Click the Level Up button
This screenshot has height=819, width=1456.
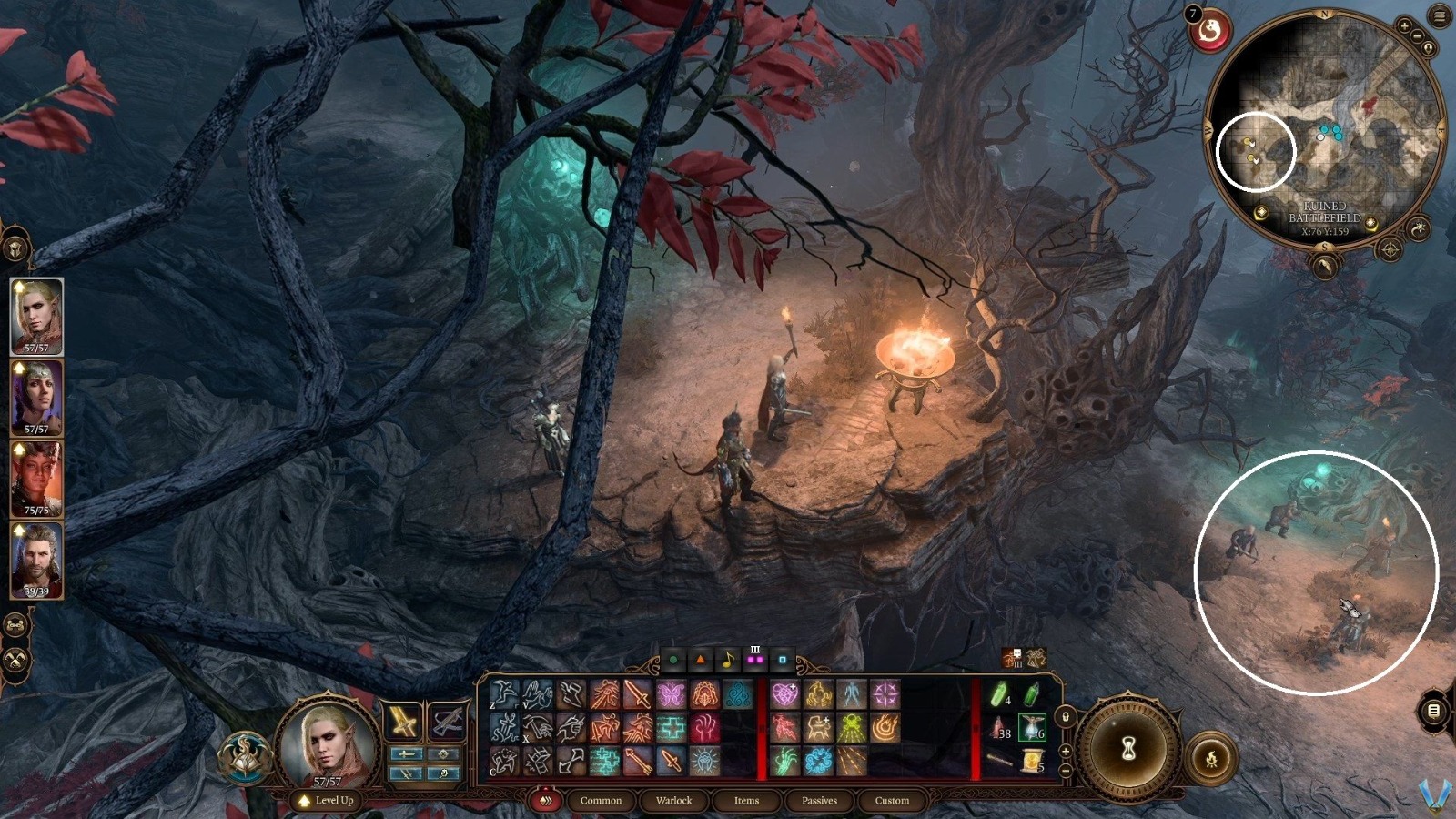(325, 801)
